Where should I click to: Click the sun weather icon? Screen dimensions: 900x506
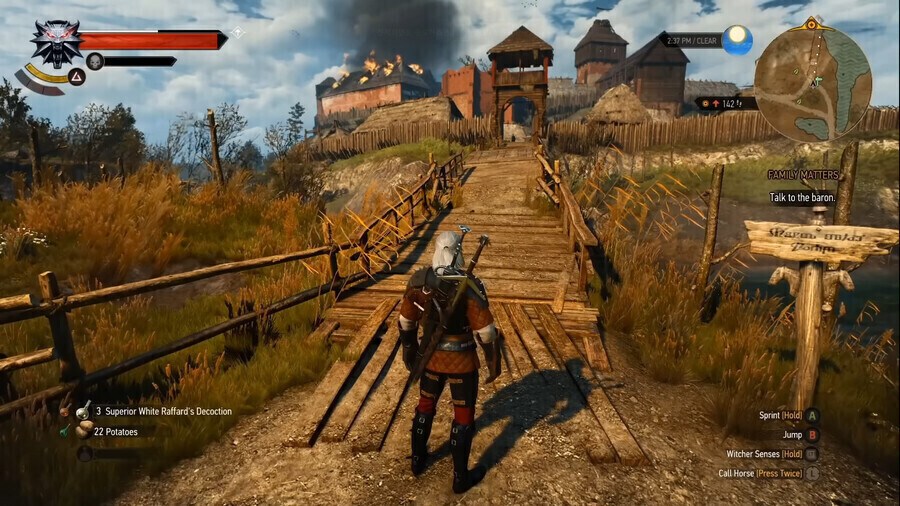[738, 40]
